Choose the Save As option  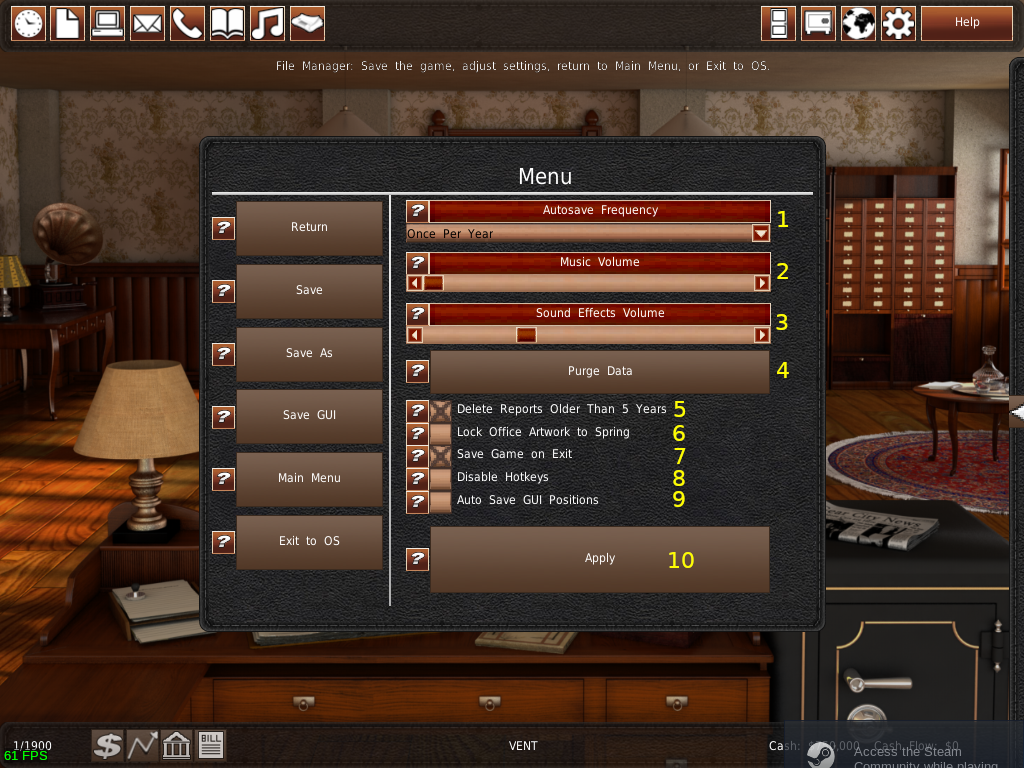coord(309,354)
